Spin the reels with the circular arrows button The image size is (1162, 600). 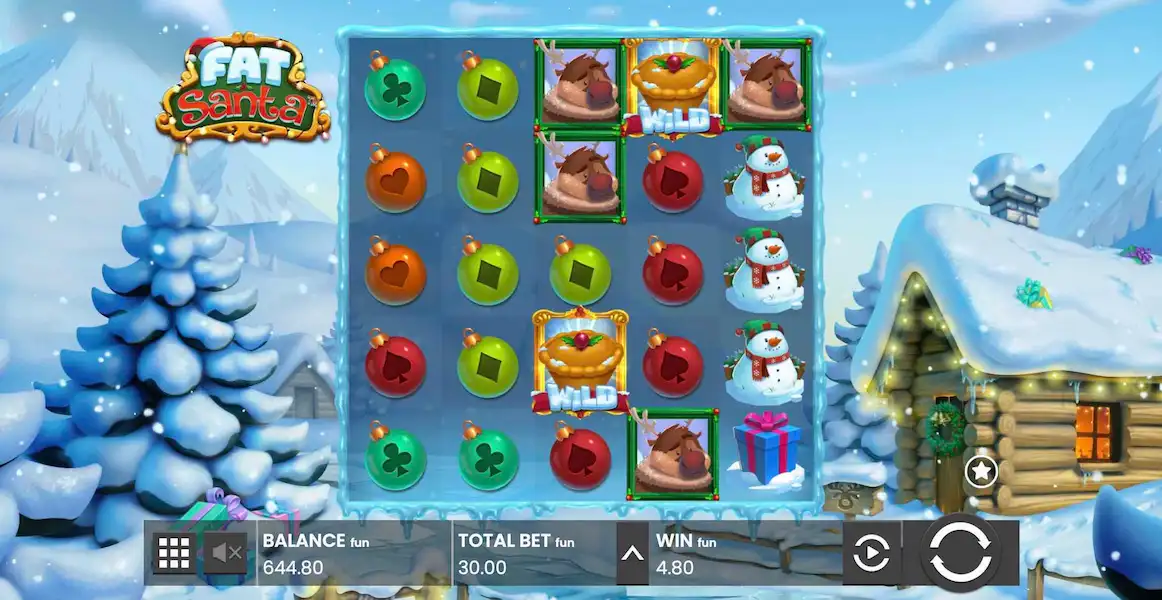(x=960, y=552)
